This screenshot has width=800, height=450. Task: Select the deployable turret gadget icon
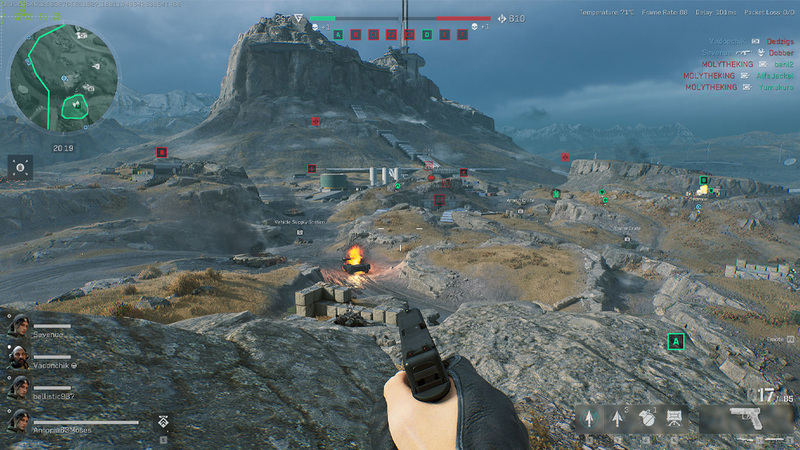click(674, 419)
